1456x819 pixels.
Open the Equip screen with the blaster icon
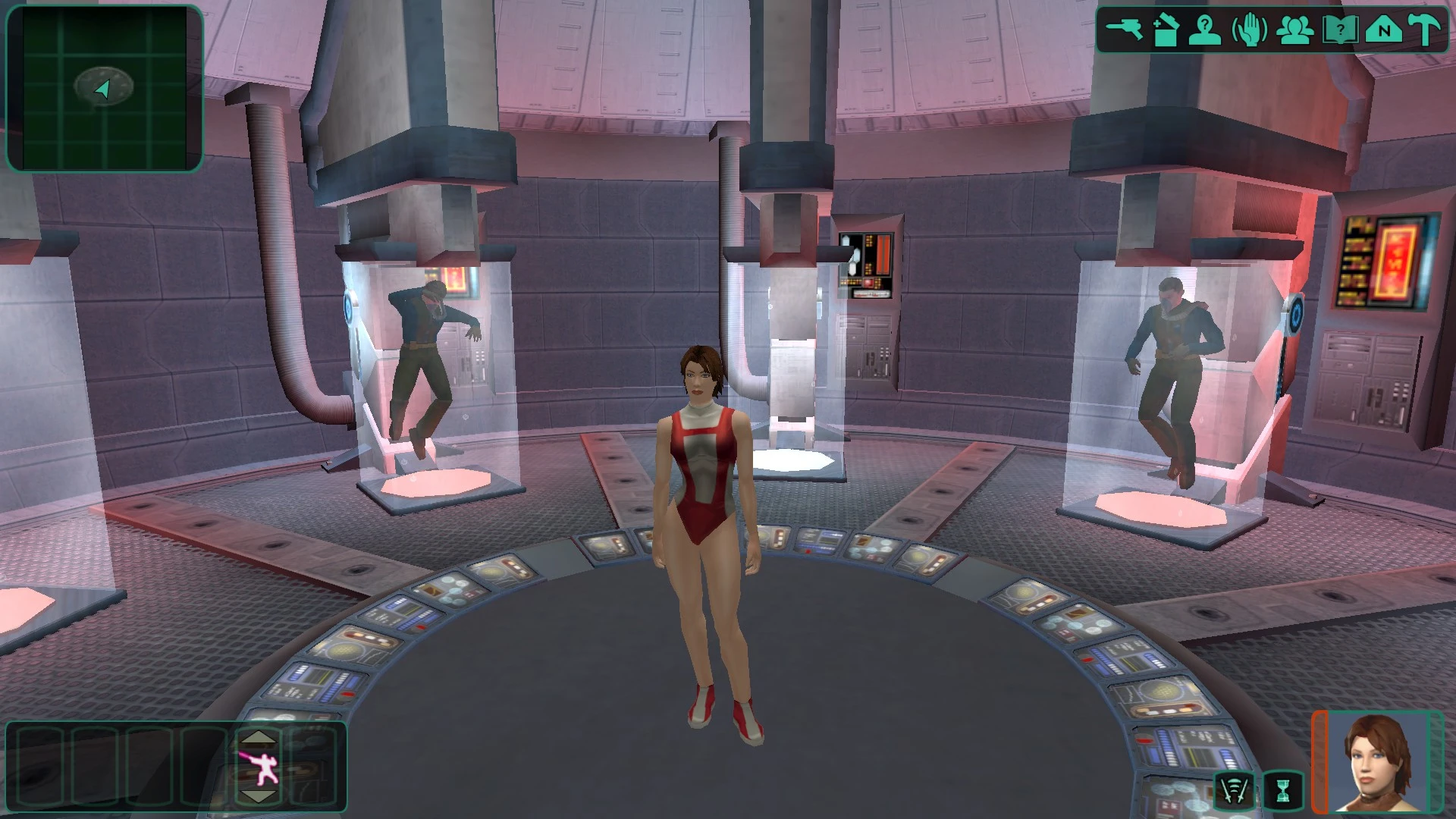pos(1125,30)
